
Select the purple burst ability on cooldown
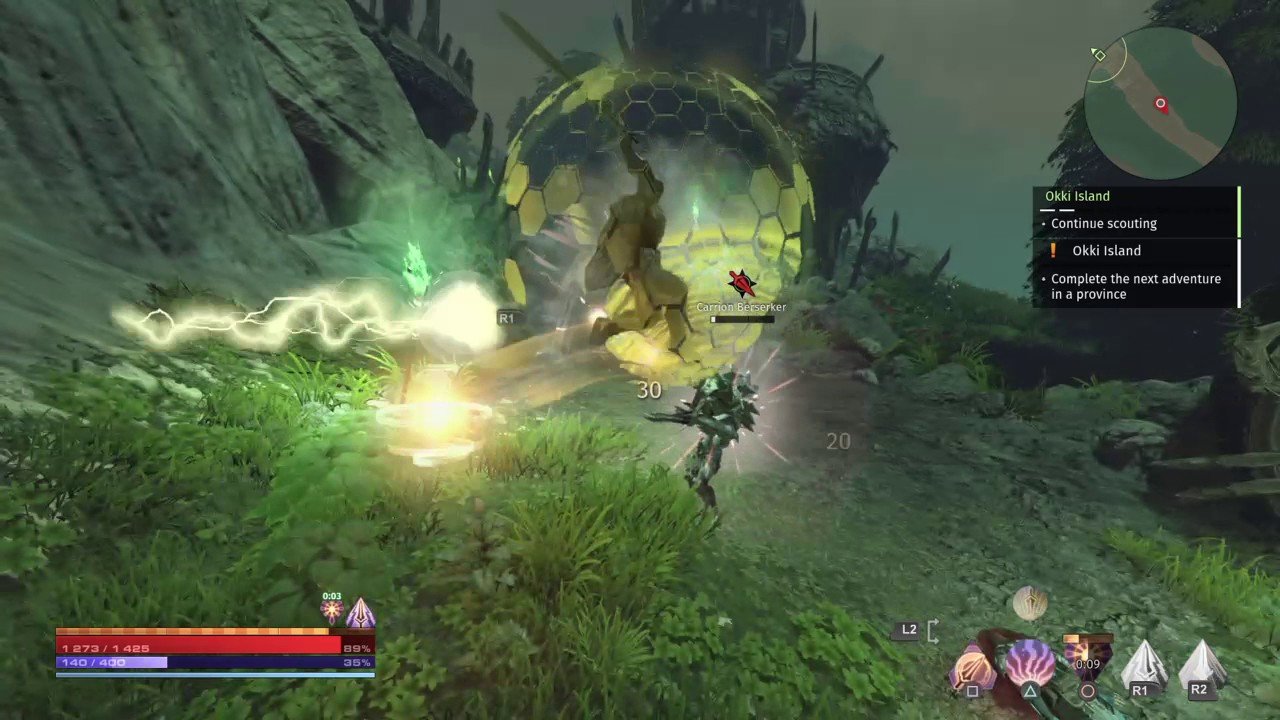pos(1087,660)
